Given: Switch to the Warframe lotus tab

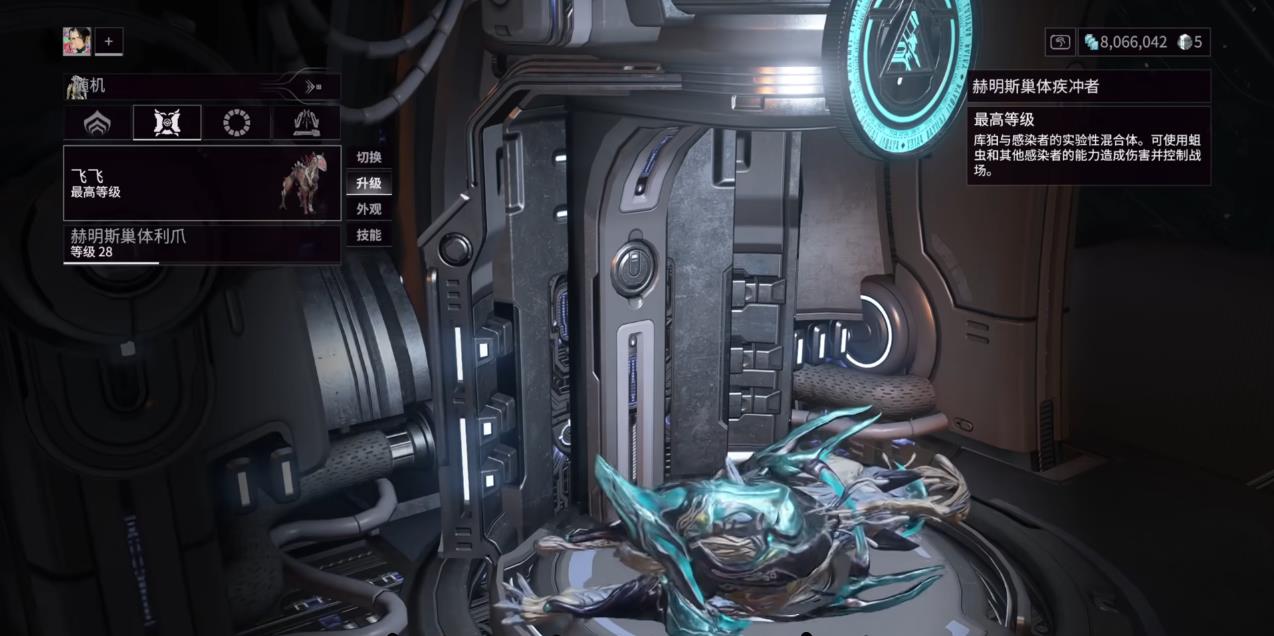Looking at the screenshot, I should click(97, 123).
